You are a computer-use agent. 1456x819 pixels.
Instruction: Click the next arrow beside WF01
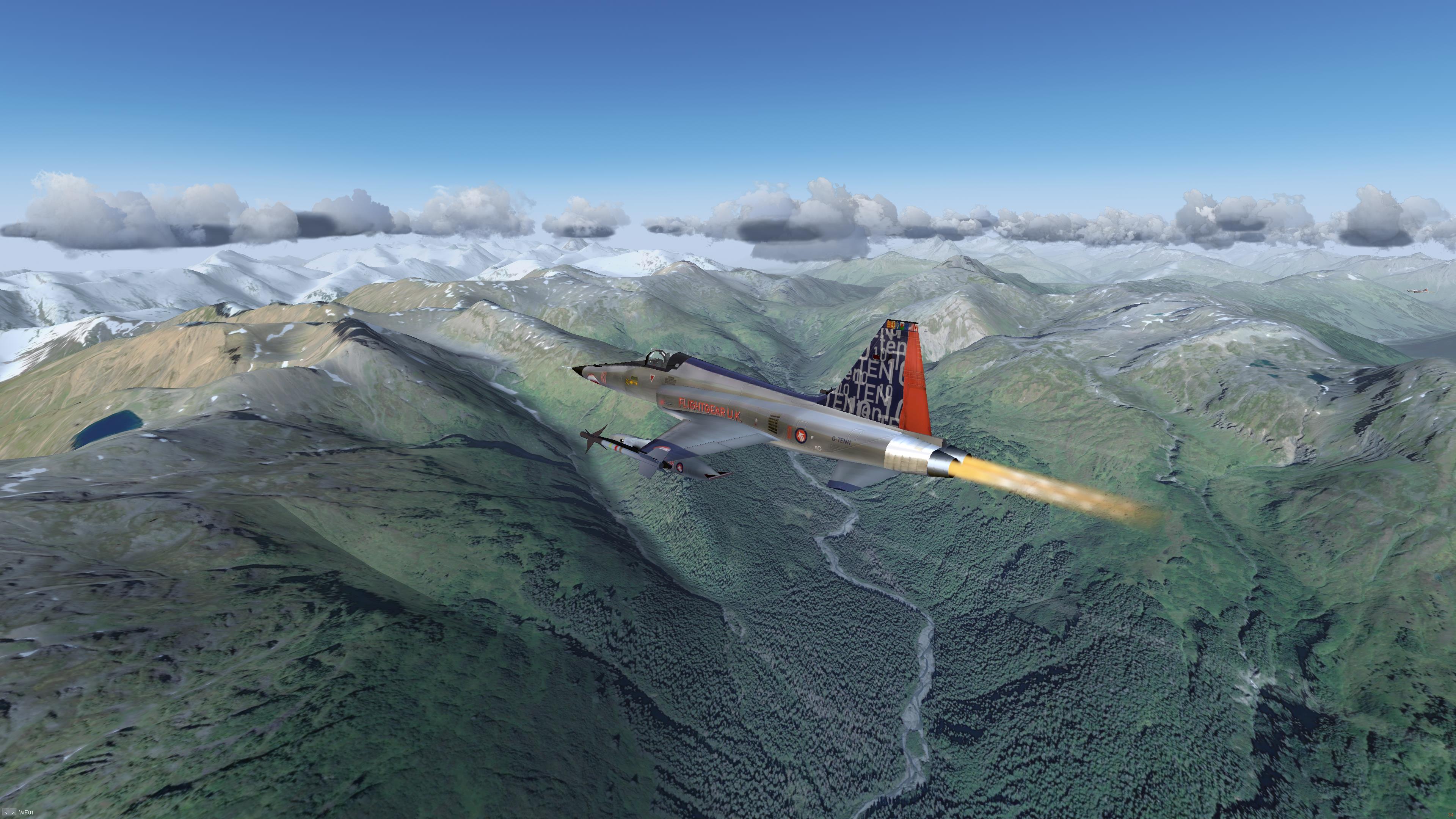(13, 813)
